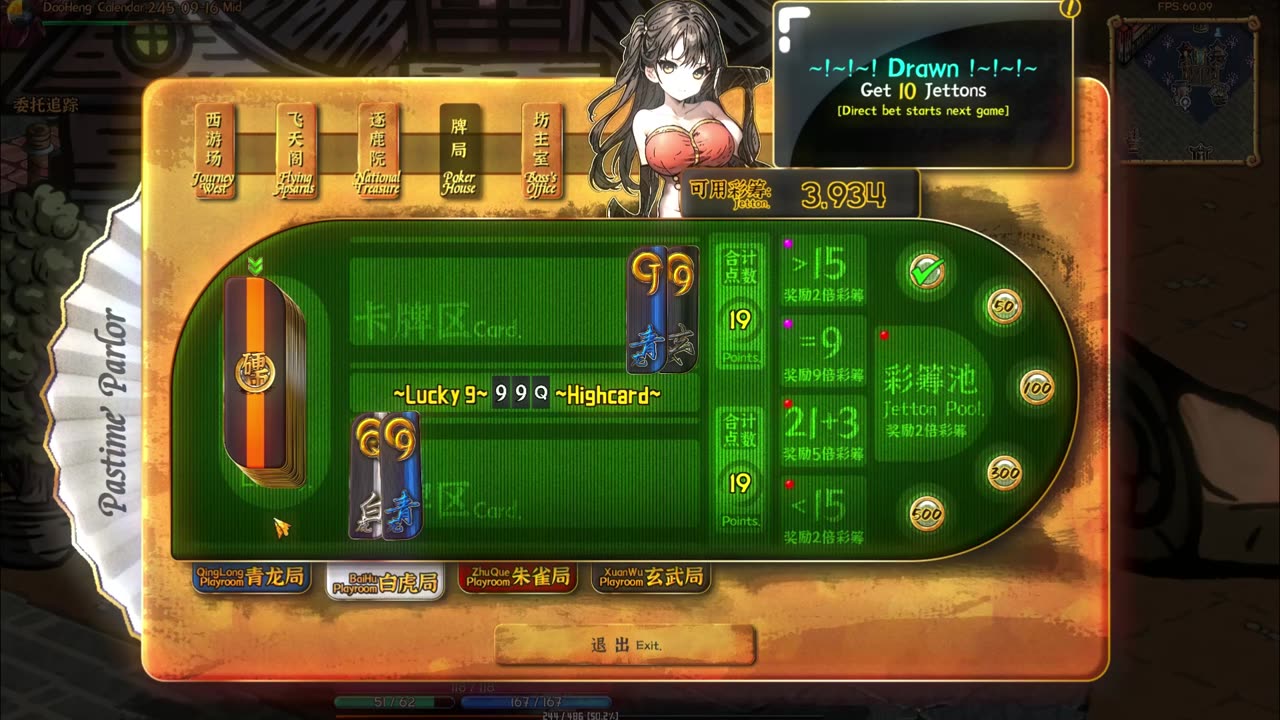The image size is (1280, 720).
Task: Open the ZhuQue Playroom
Action: pos(518,577)
